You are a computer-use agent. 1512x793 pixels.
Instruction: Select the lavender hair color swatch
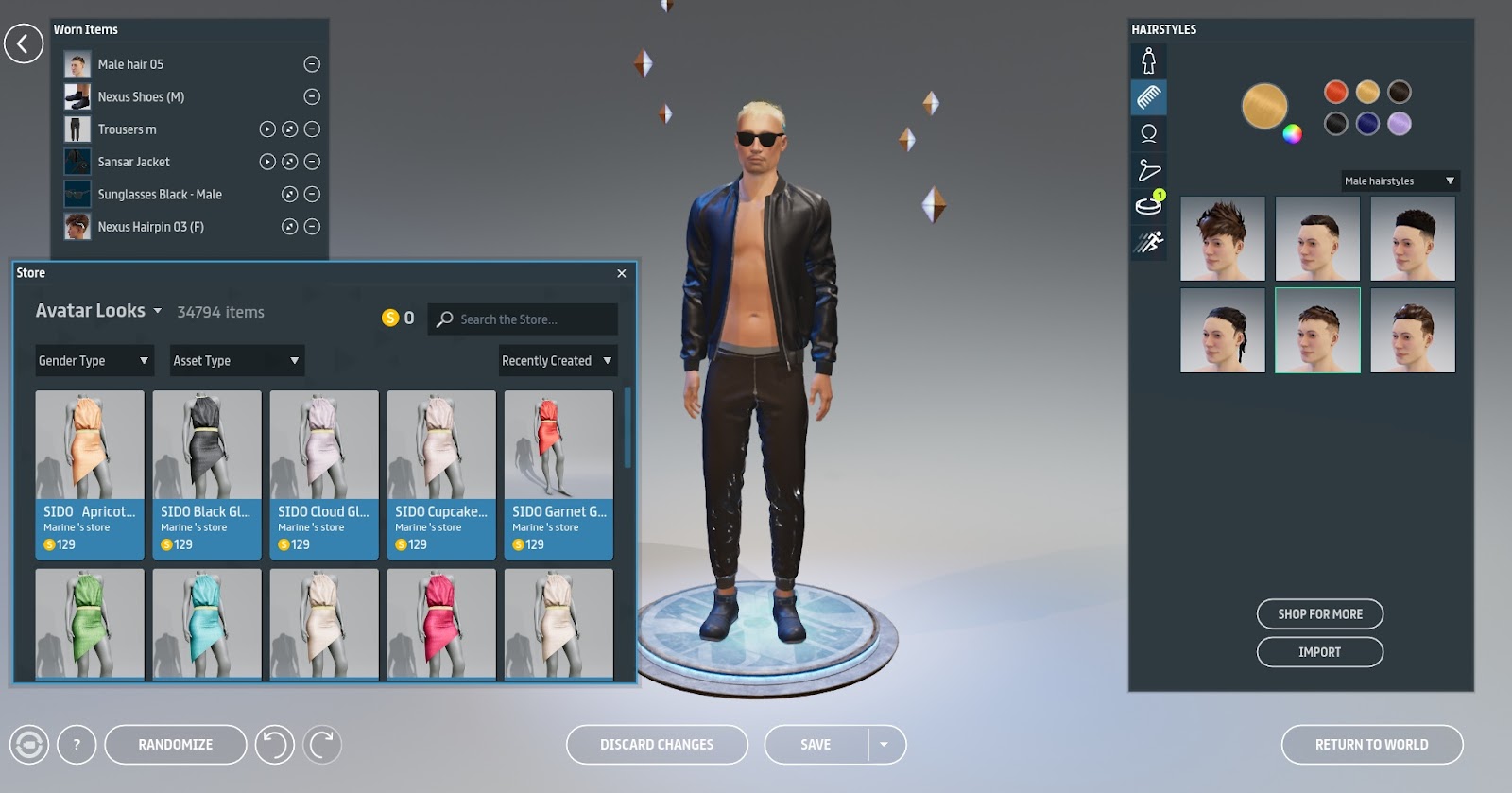pos(1400,124)
